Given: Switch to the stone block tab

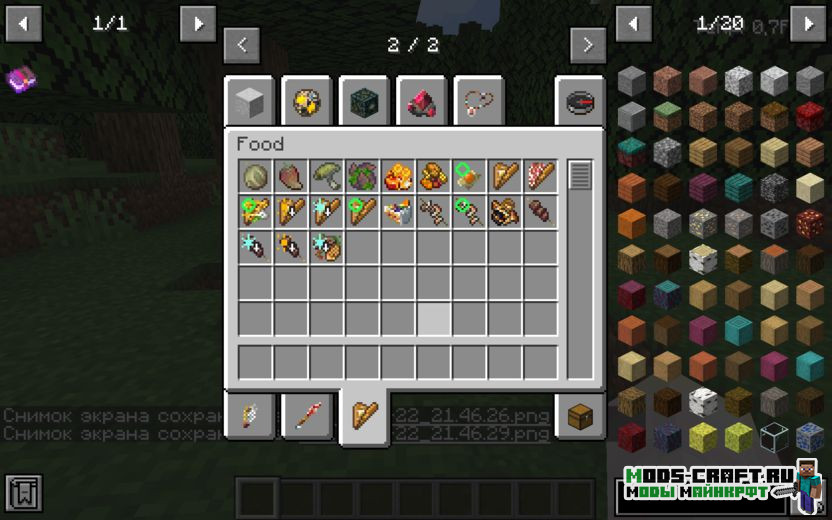Looking at the screenshot, I should tap(249, 101).
